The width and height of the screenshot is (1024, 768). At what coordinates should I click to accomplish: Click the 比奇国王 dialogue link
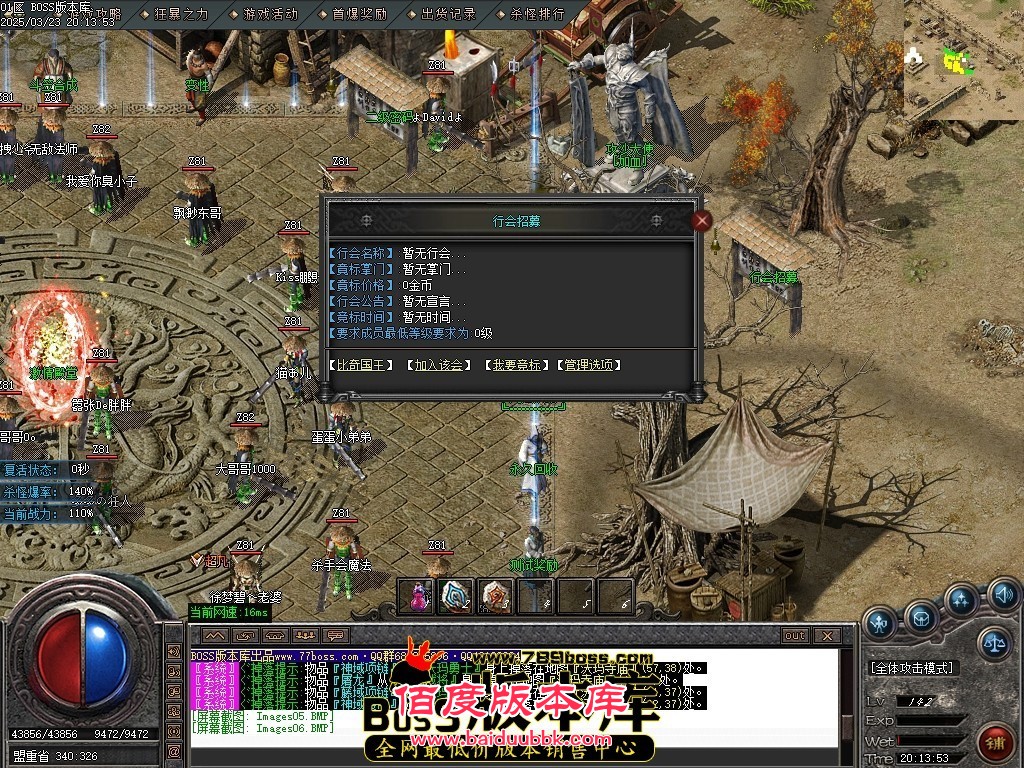pyautogui.click(x=361, y=365)
